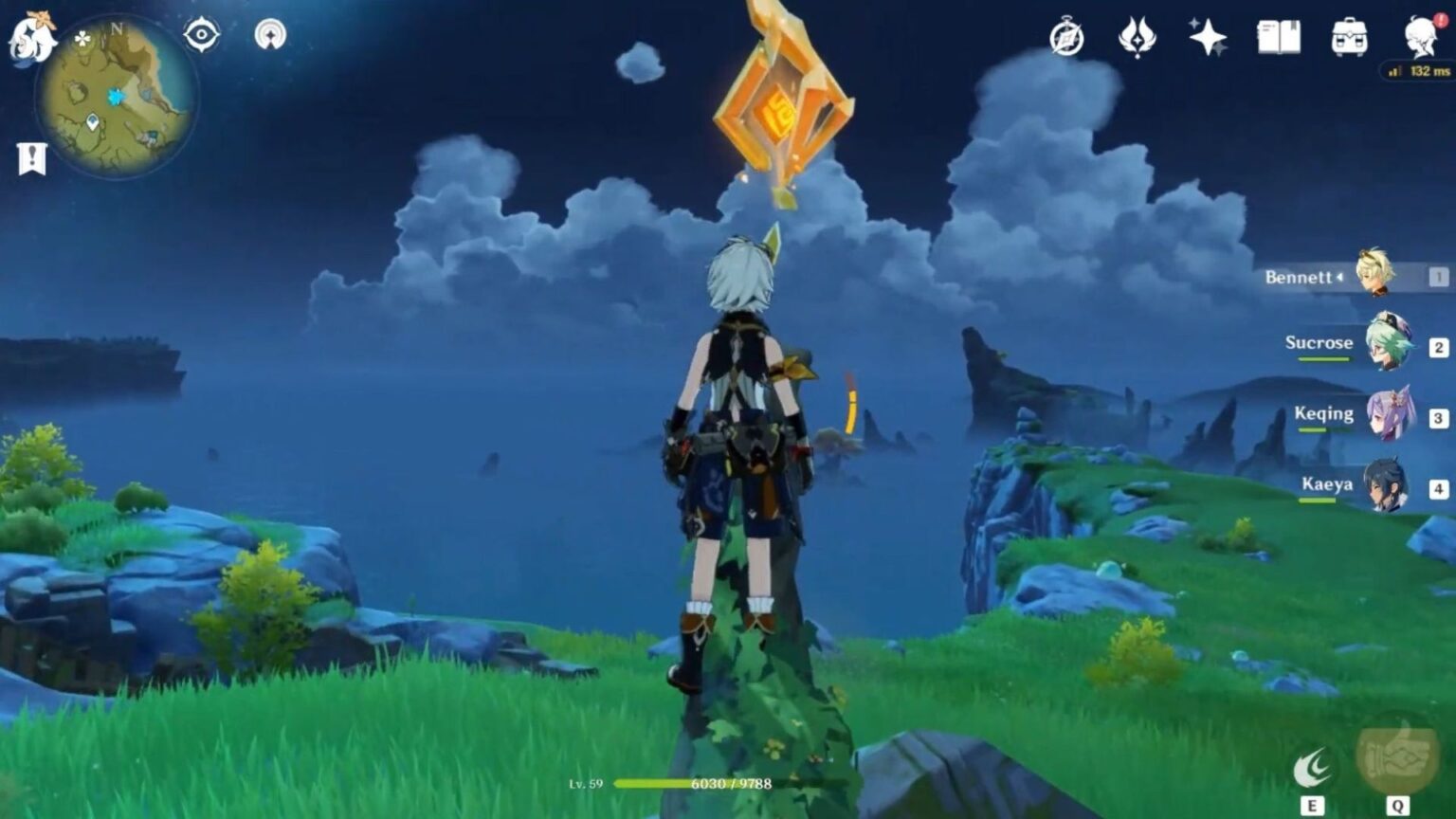The width and height of the screenshot is (1456, 819).
Task: Toggle the partial party buff indicator near Bennett
Action: (x=1340, y=277)
